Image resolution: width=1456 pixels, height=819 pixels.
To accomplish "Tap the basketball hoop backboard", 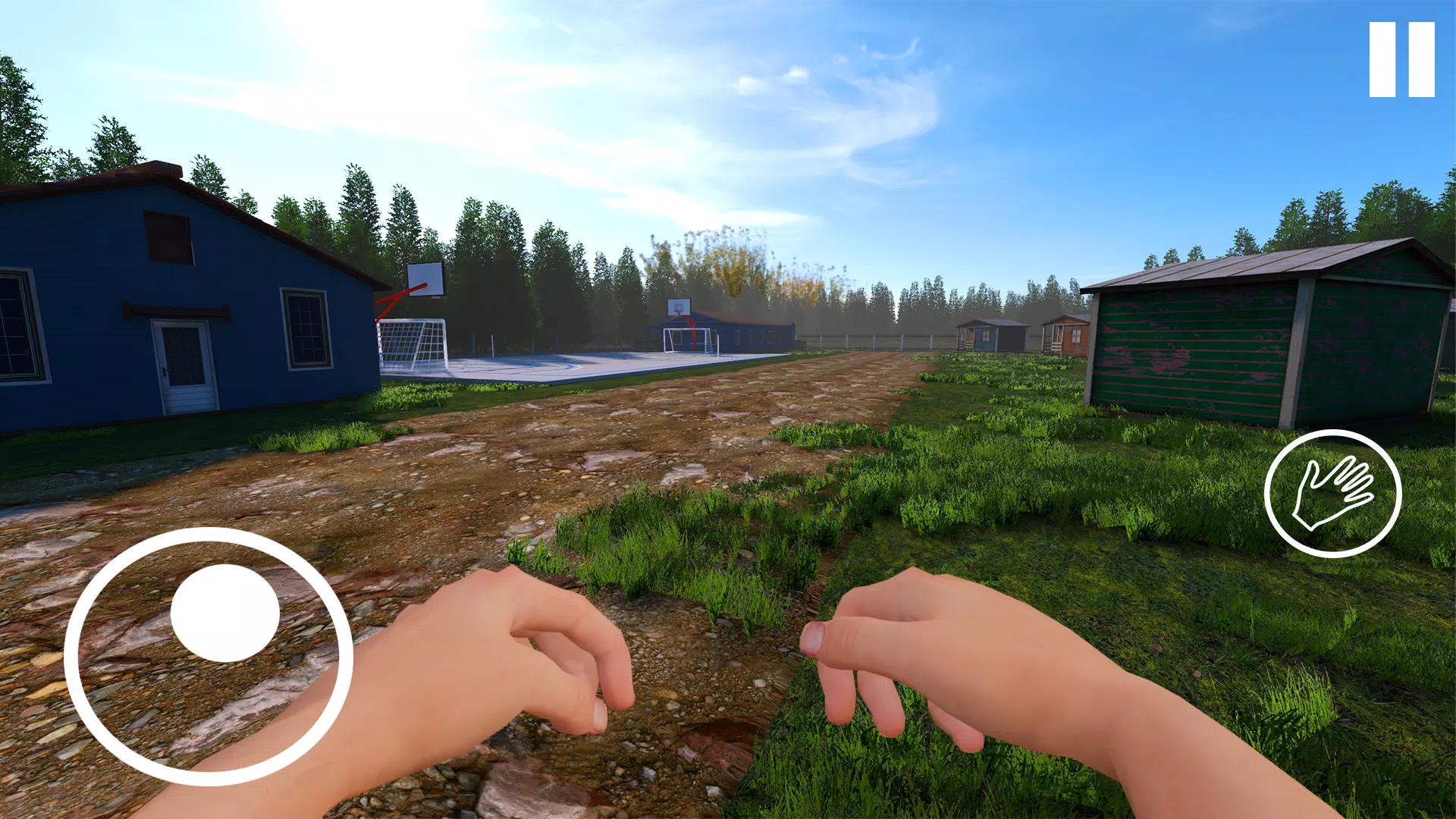I will click(x=425, y=281).
